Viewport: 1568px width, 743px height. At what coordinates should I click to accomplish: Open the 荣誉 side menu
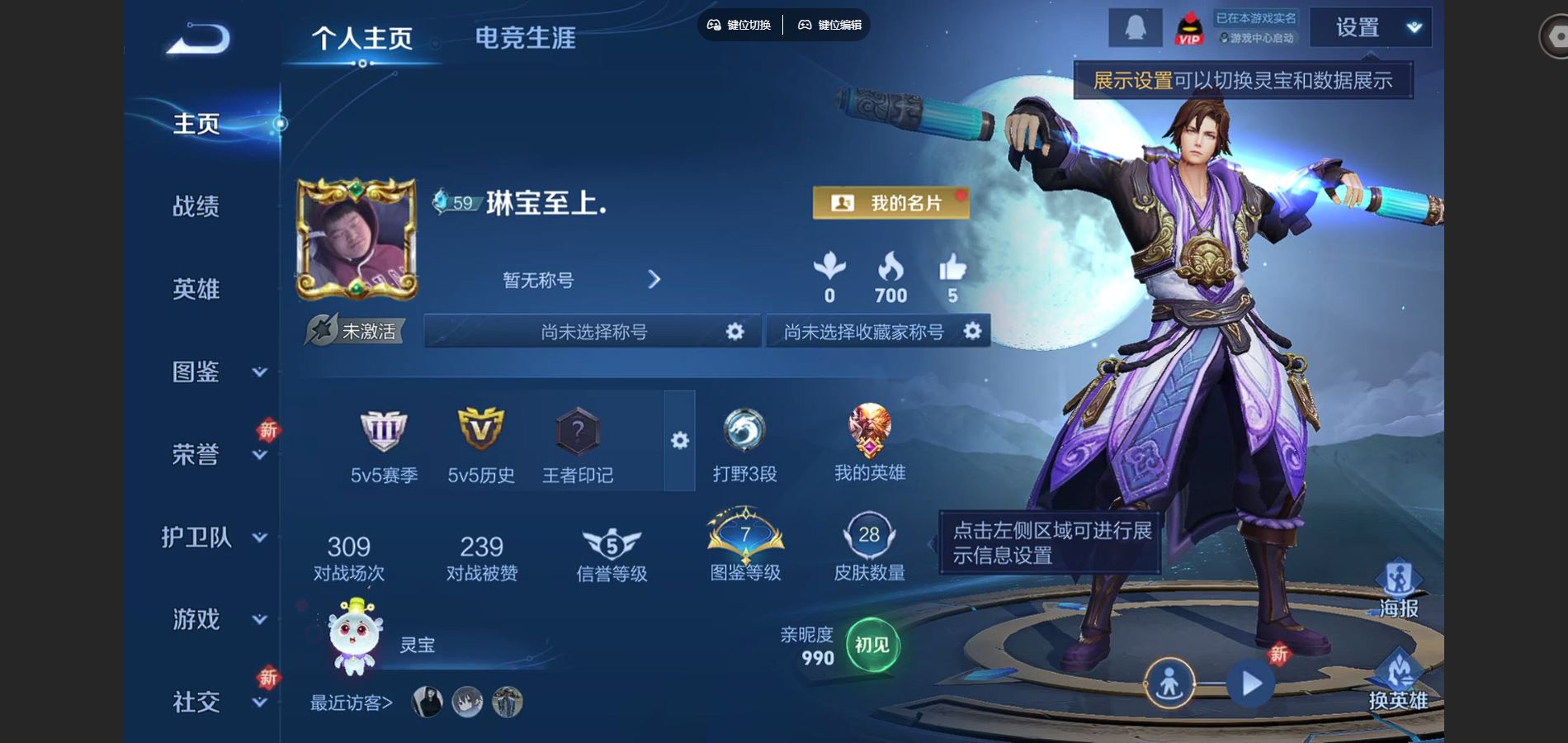pos(216,454)
